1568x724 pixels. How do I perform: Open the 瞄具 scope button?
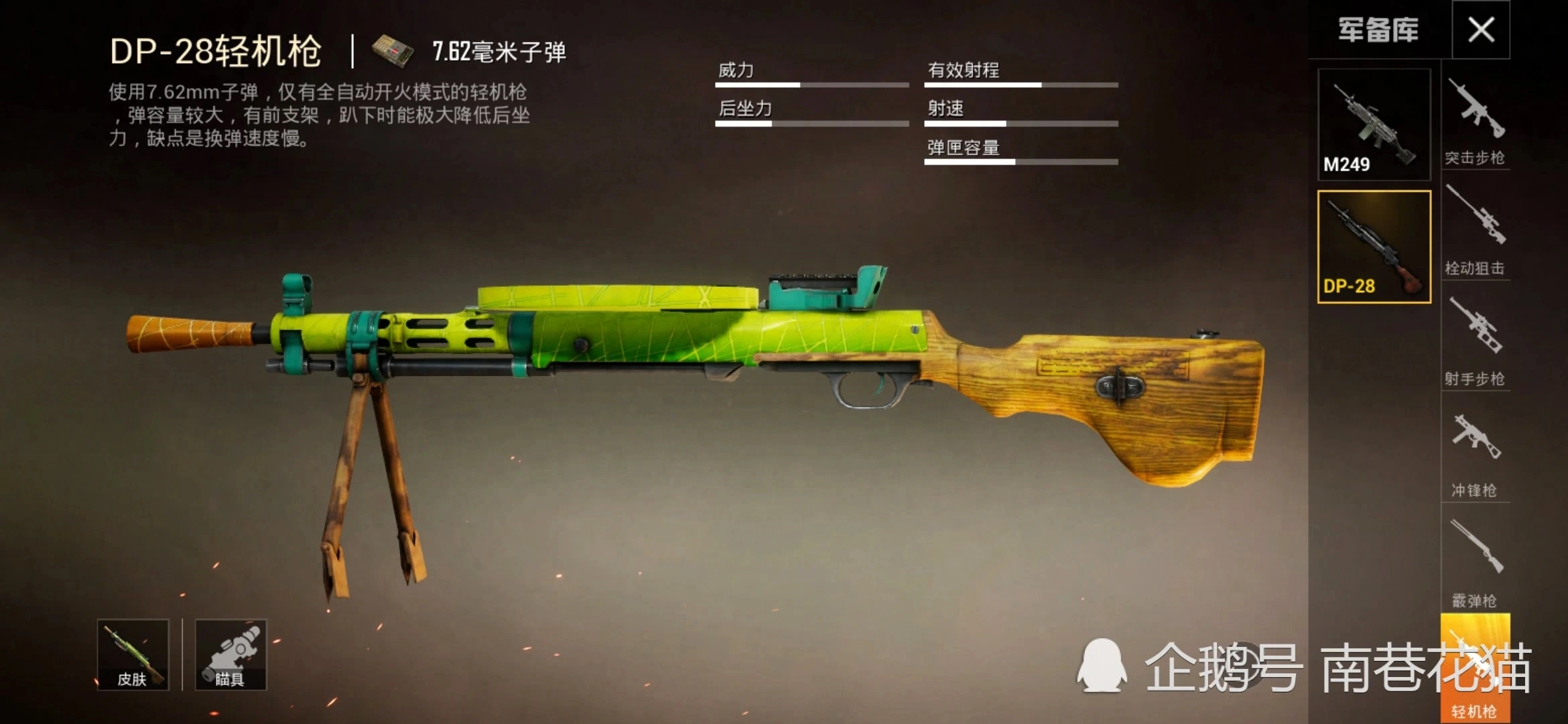pyautogui.click(x=231, y=655)
